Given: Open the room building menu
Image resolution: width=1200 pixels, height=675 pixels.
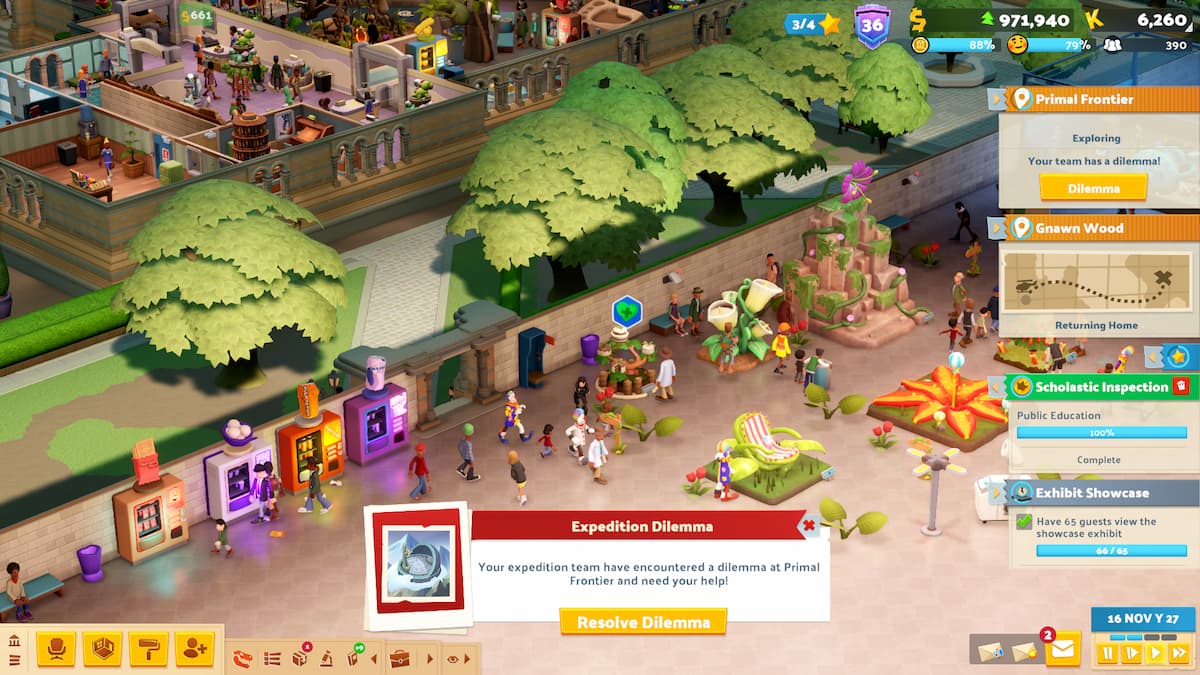Looking at the screenshot, I should (x=102, y=649).
